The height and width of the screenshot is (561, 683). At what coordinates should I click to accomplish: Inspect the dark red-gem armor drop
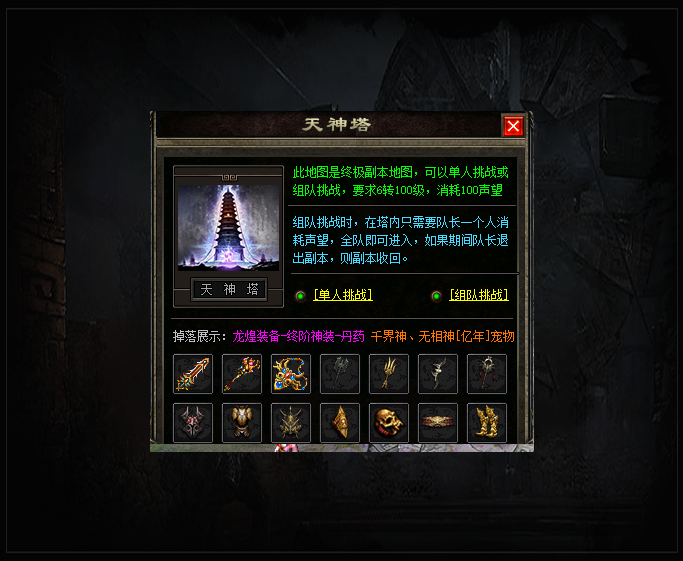tap(193, 423)
